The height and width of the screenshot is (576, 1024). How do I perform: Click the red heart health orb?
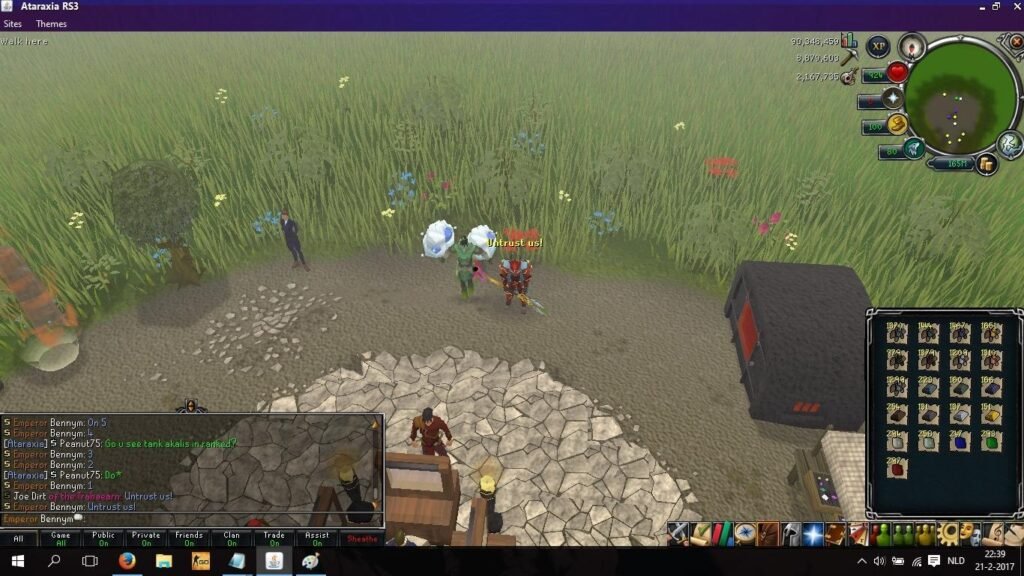pyautogui.click(x=897, y=72)
